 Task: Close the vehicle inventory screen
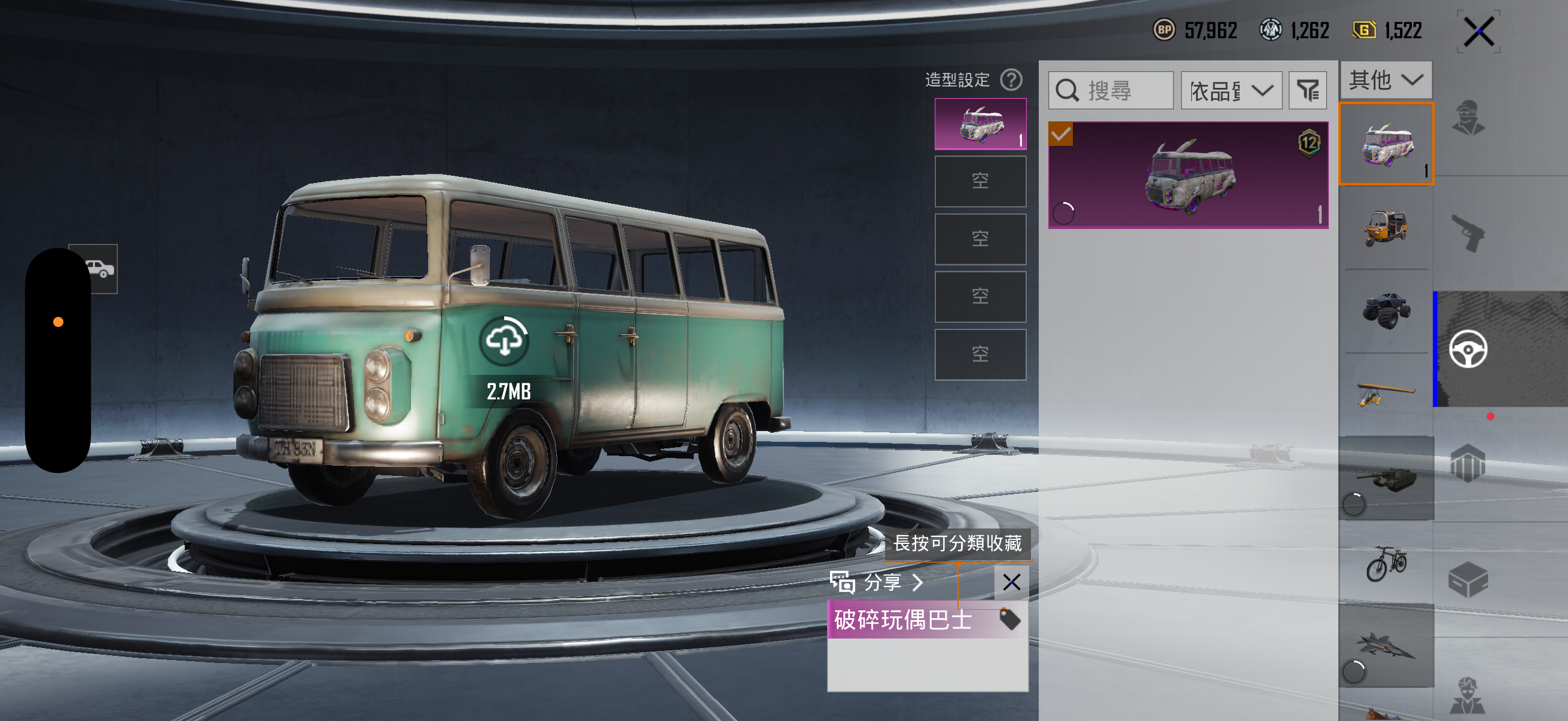coord(1478,32)
